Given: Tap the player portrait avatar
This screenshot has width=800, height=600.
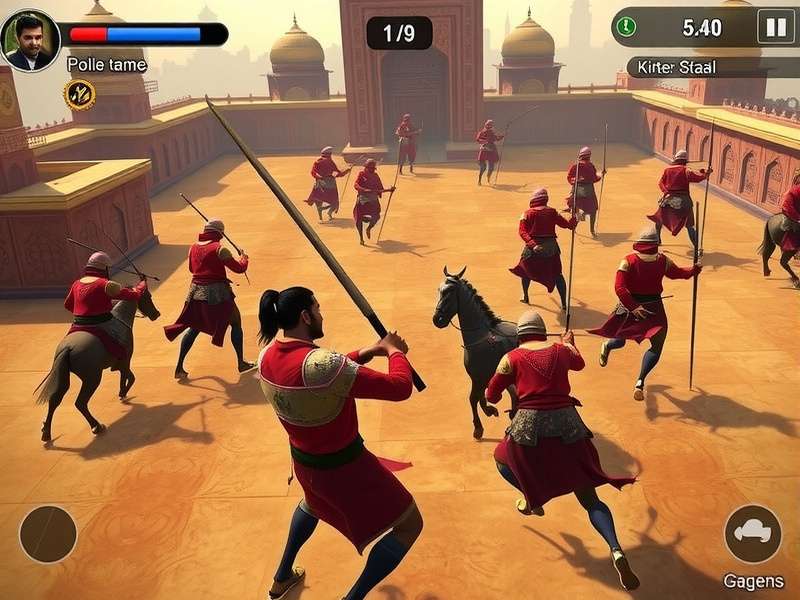Looking at the screenshot, I should coord(30,40).
